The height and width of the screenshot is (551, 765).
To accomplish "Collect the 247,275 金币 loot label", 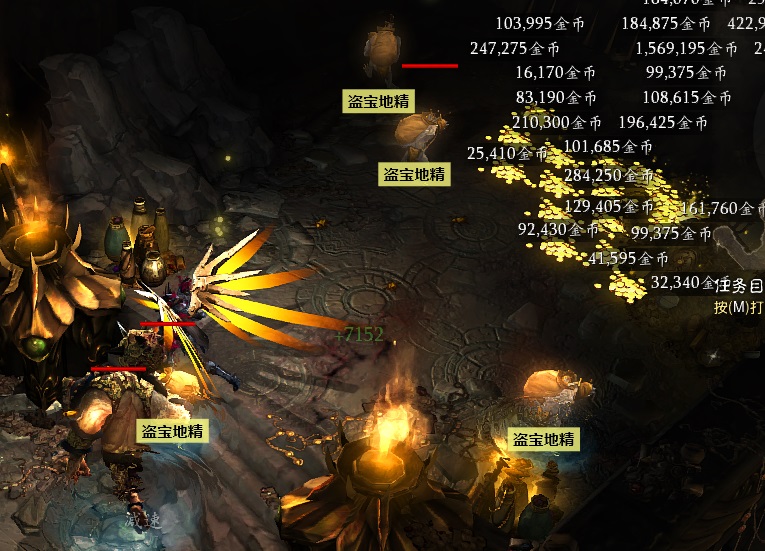I will click(x=514, y=48).
